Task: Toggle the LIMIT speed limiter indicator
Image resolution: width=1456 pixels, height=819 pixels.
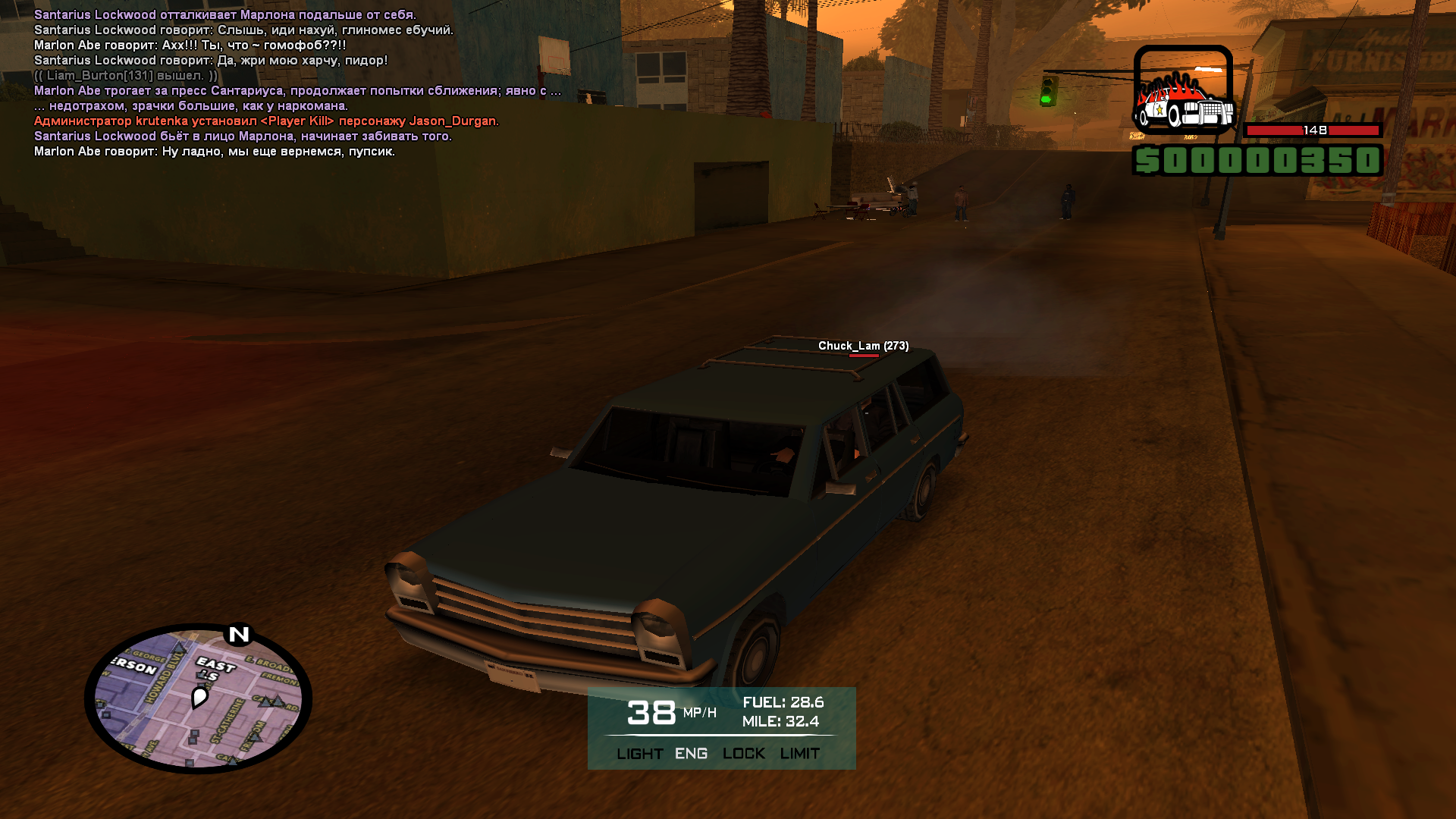Action: (x=799, y=754)
